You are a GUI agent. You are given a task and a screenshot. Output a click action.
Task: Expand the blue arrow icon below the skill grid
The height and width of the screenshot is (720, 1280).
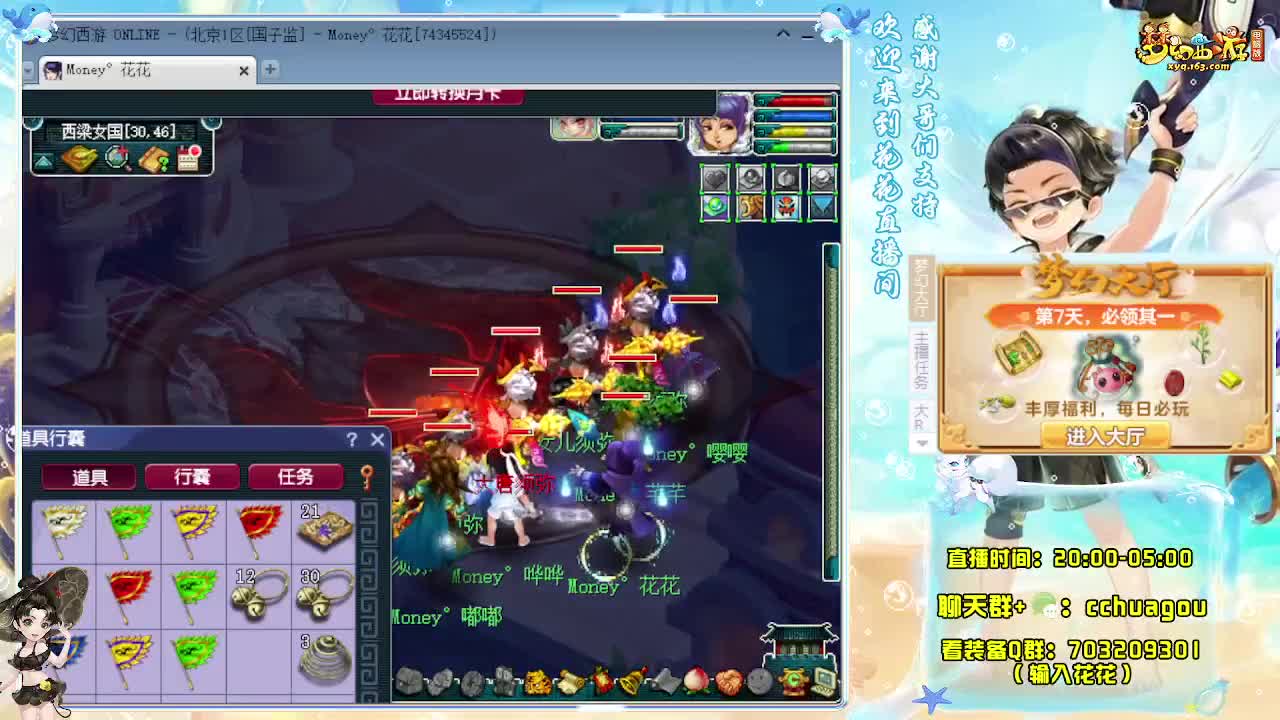[x=820, y=208]
